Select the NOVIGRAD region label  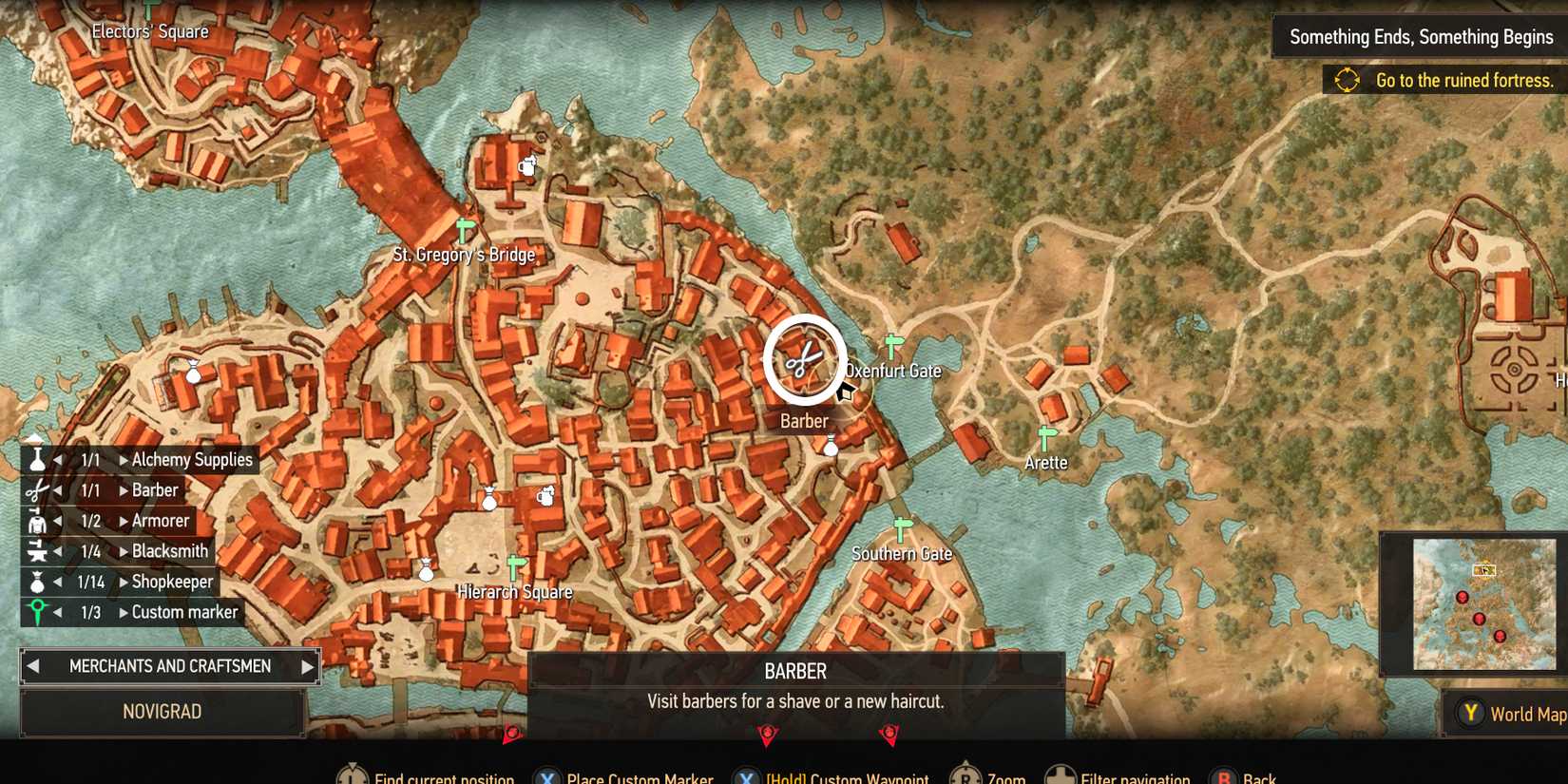pos(163,711)
